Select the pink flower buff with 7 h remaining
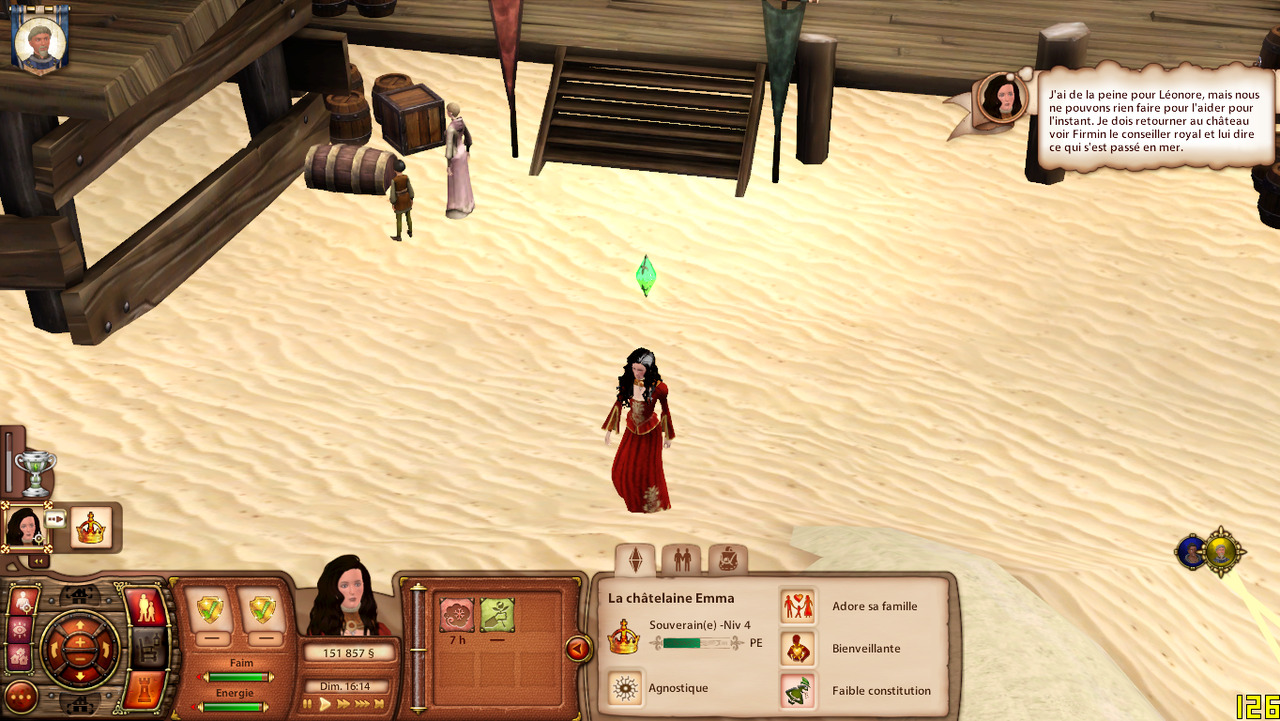Image resolution: width=1280 pixels, height=721 pixels. click(457, 615)
